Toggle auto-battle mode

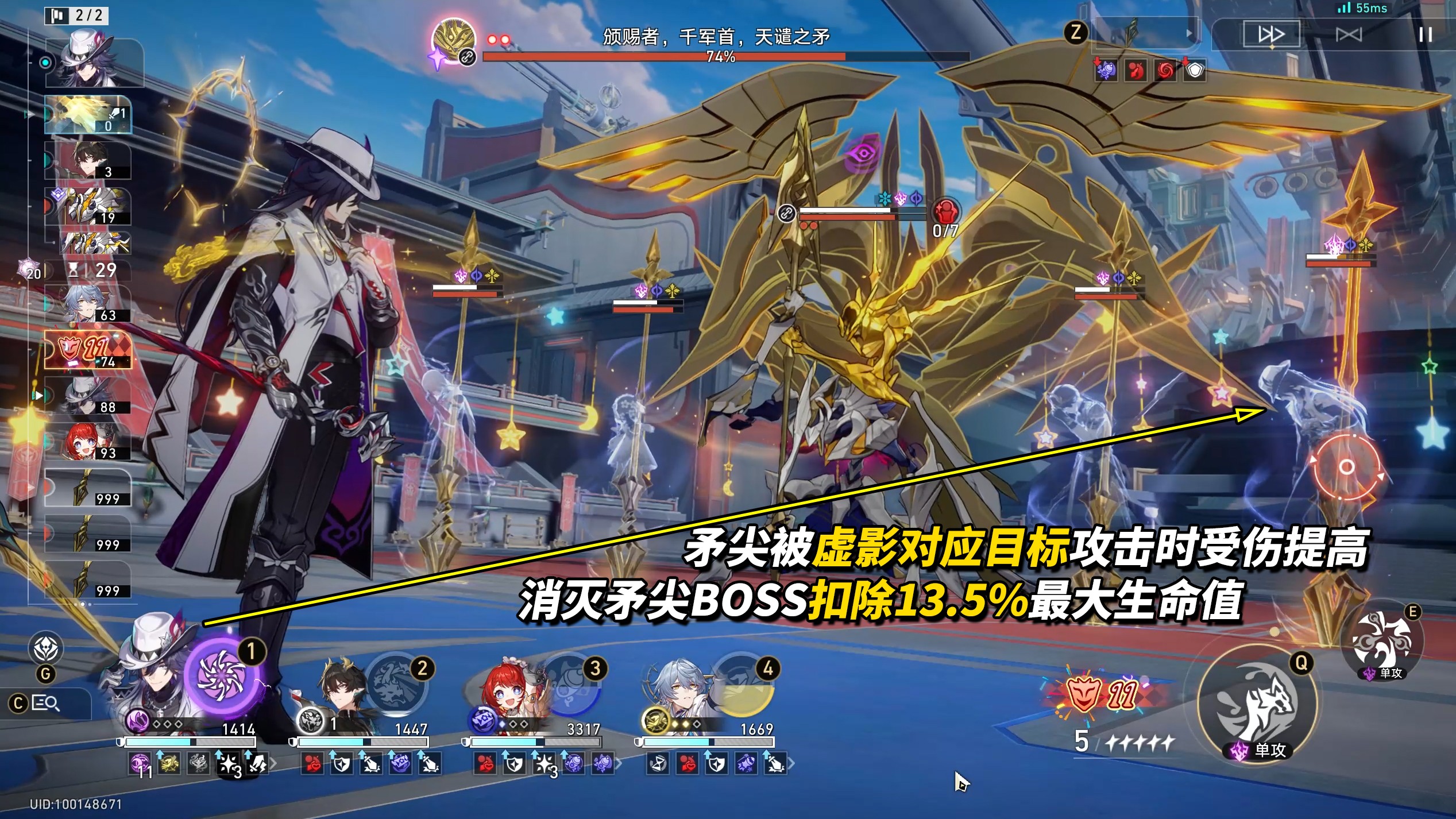coord(1349,34)
